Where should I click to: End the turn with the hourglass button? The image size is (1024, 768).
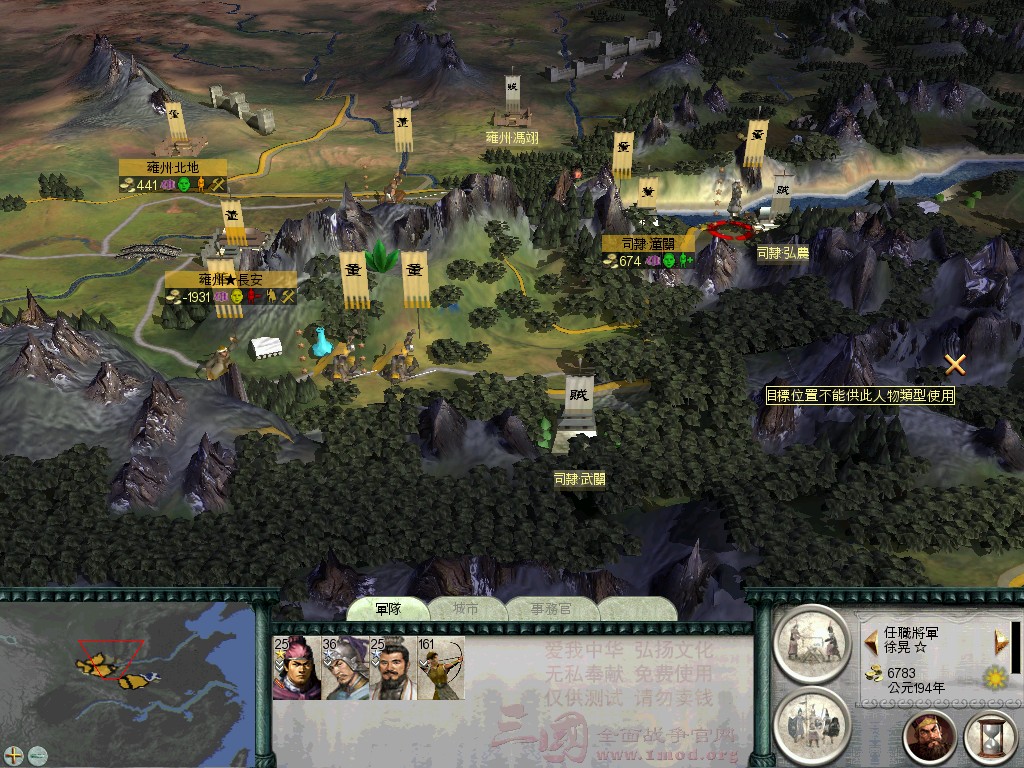(x=989, y=738)
